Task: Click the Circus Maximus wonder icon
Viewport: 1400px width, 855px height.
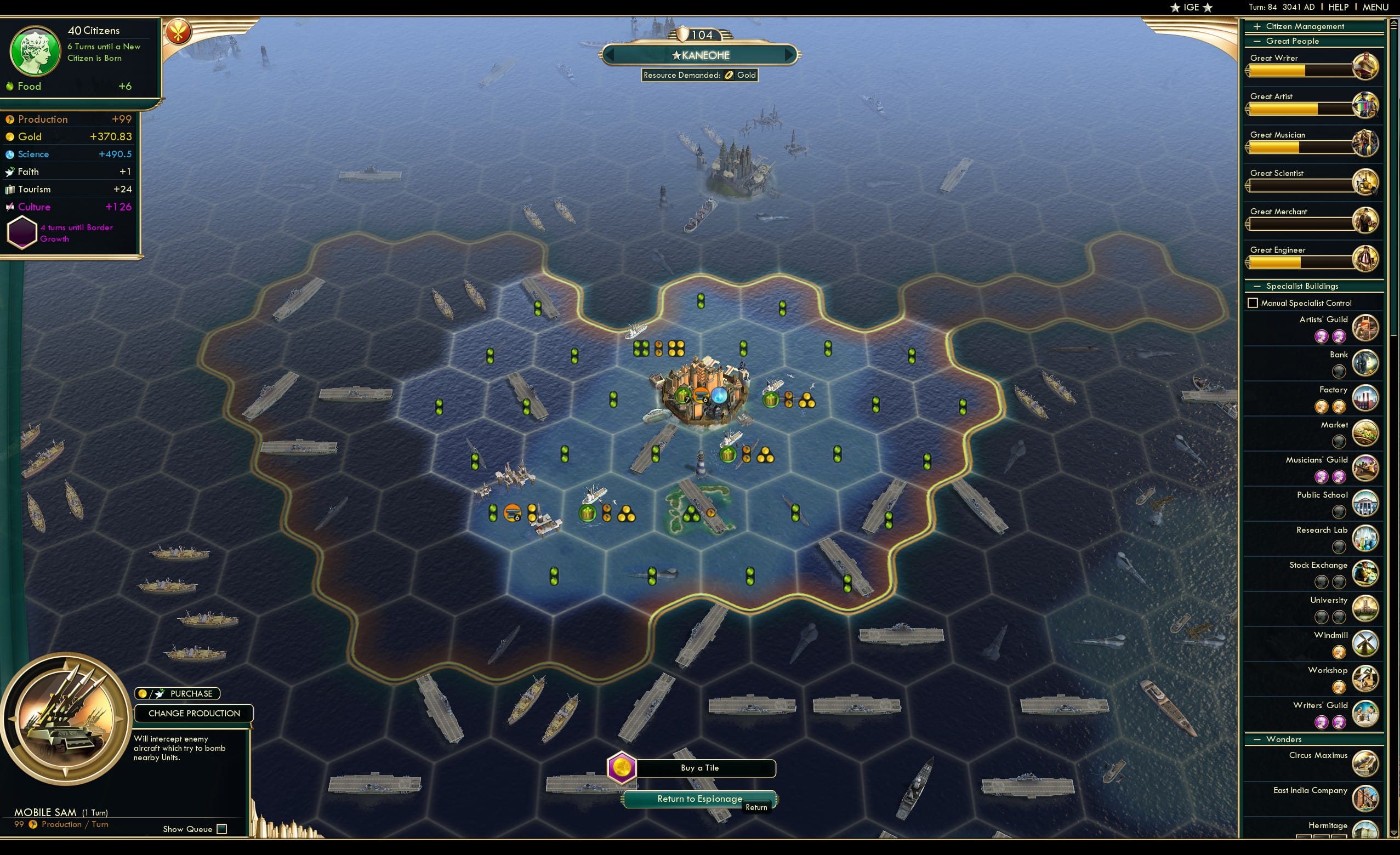Action: coord(1367,764)
